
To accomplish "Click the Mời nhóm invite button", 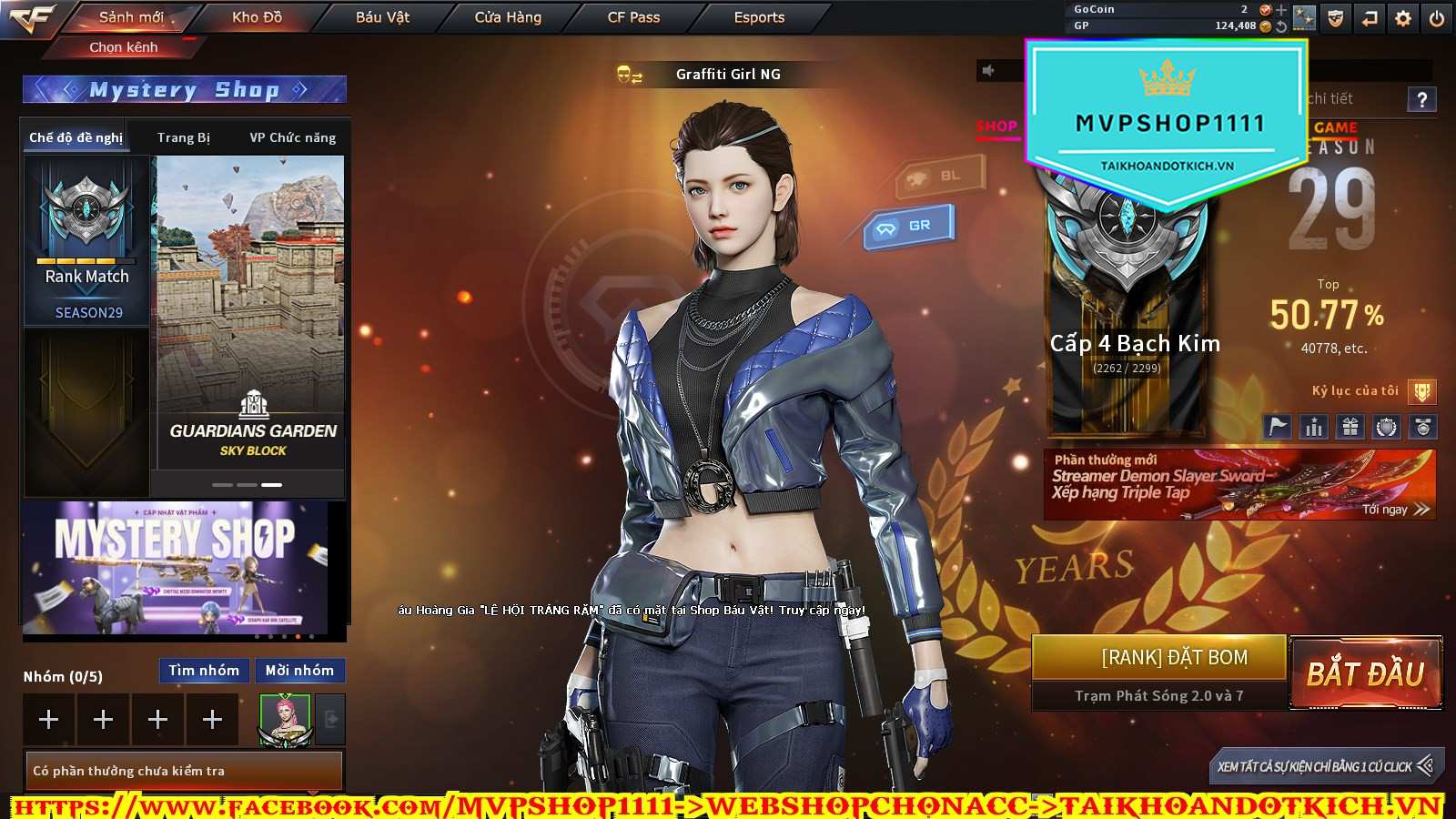I will coord(299,671).
